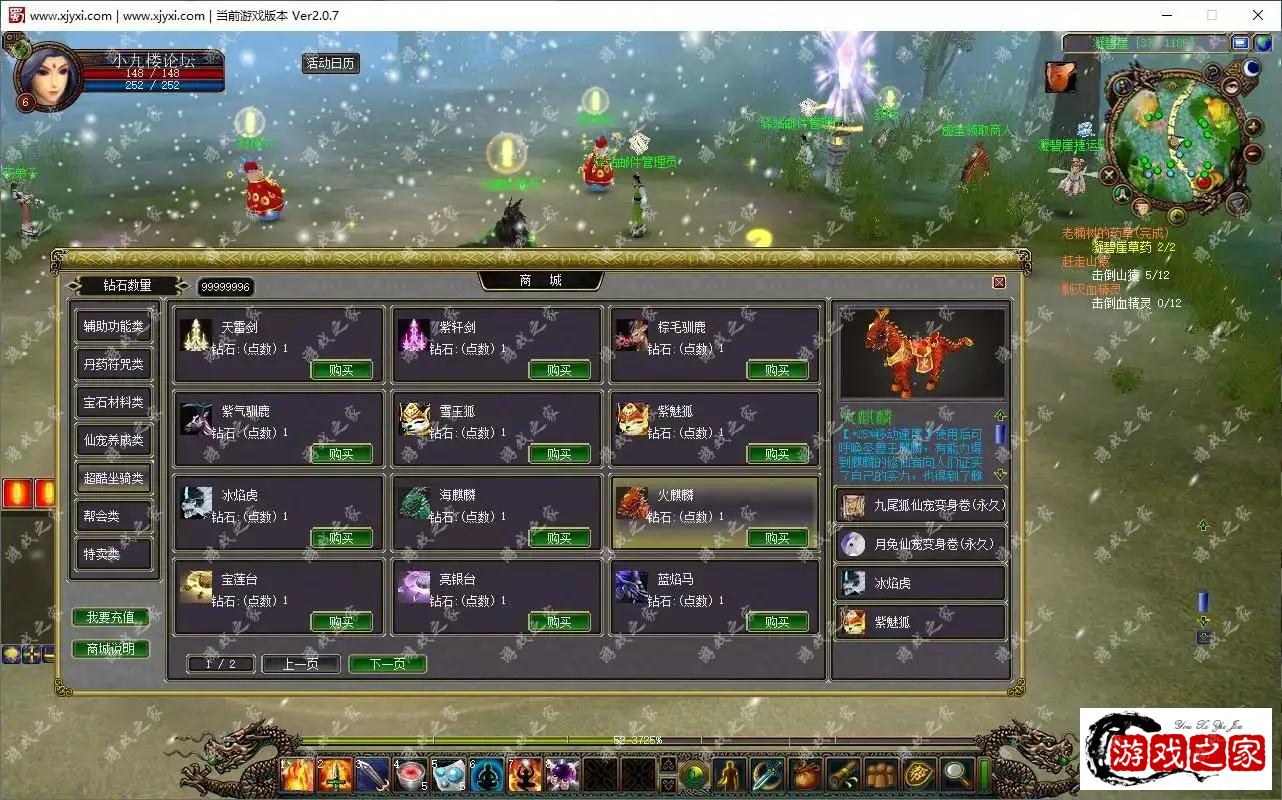Choose the 帮会类 shop category

click(x=113, y=516)
